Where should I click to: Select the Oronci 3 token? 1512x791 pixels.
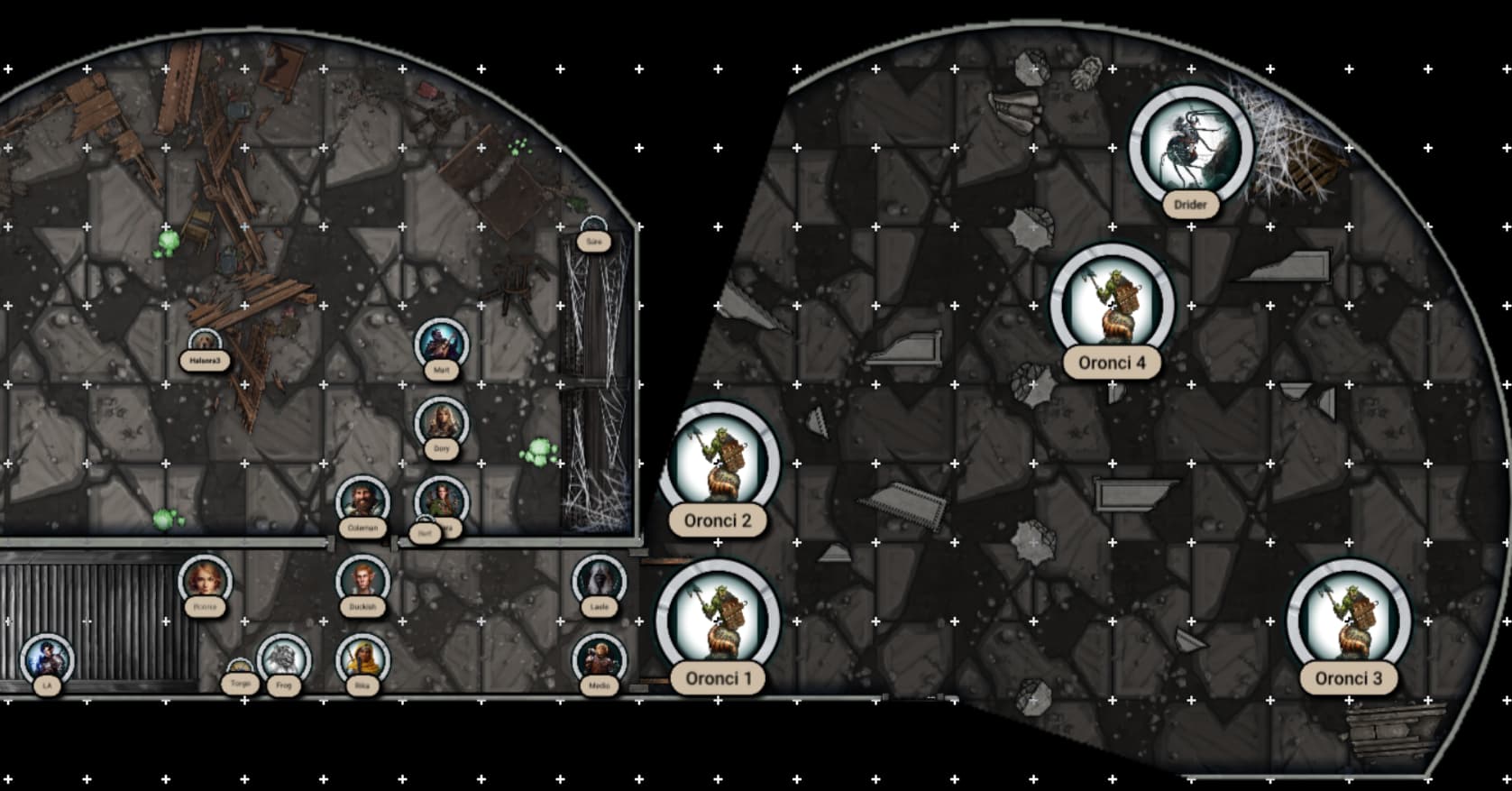point(1348,621)
